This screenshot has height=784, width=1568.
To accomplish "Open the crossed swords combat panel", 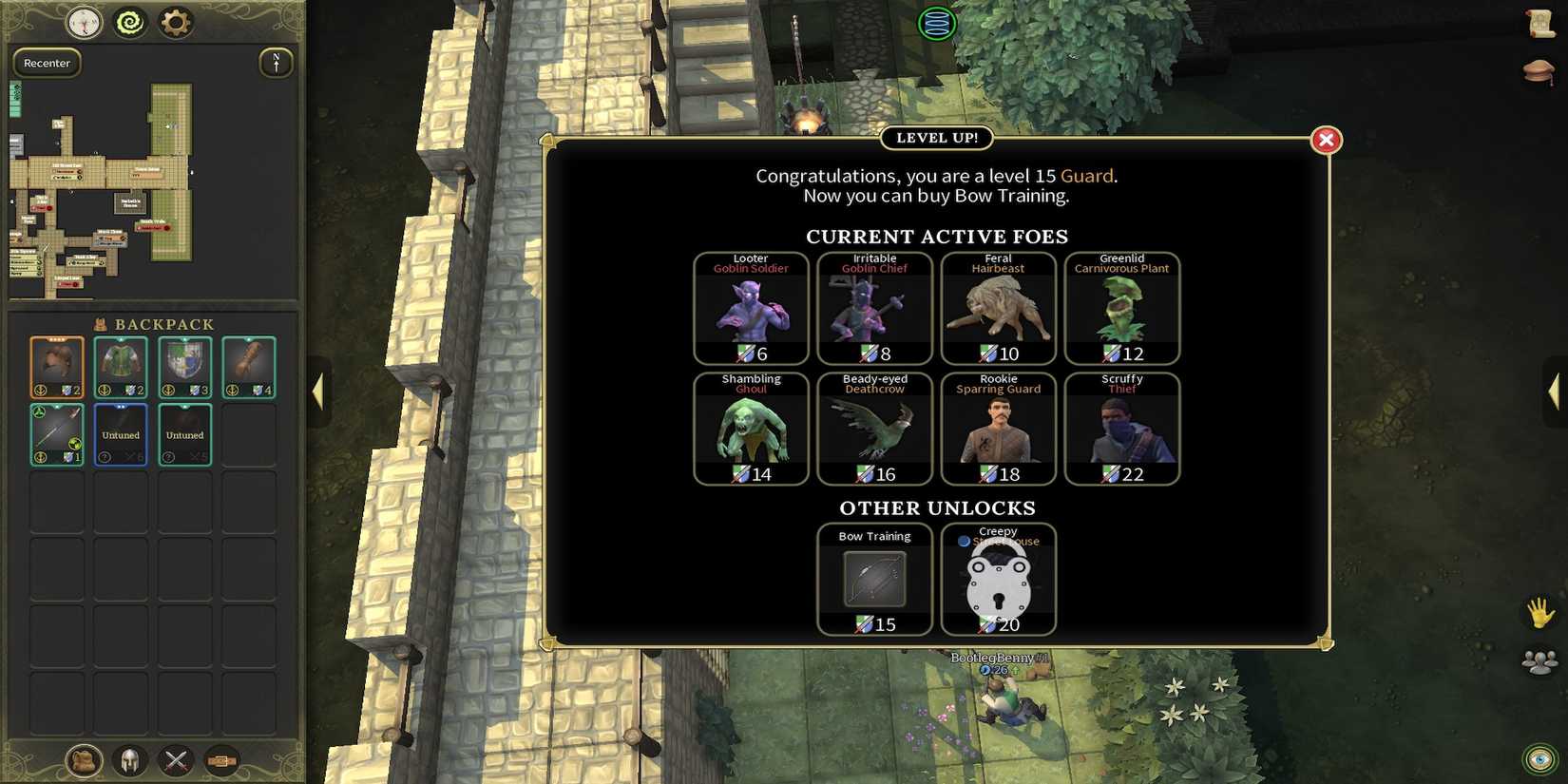I will pyautogui.click(x=175, y=760).
